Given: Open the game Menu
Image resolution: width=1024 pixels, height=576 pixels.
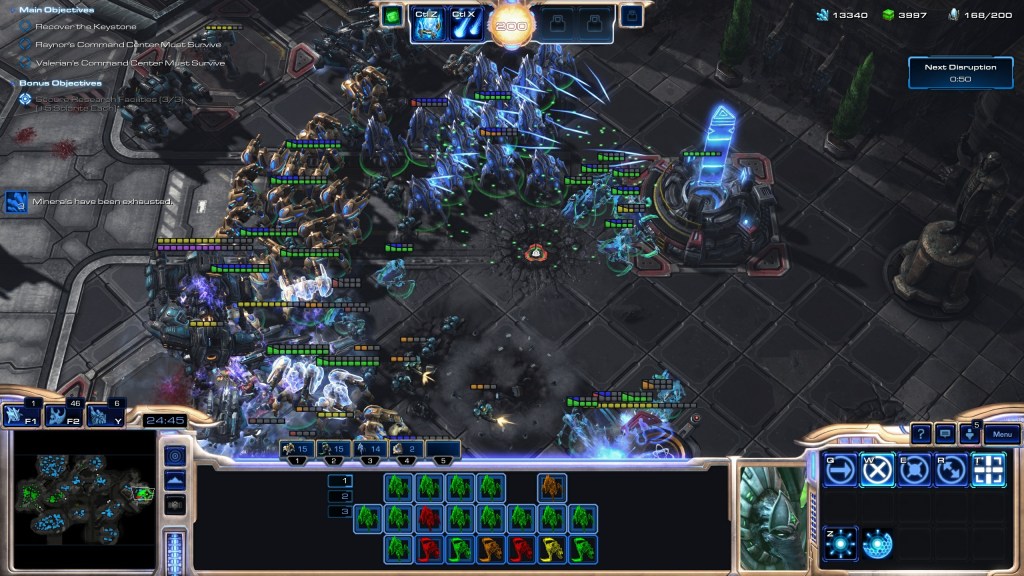Looking at the screenshot, I should tap(1002, 434).
